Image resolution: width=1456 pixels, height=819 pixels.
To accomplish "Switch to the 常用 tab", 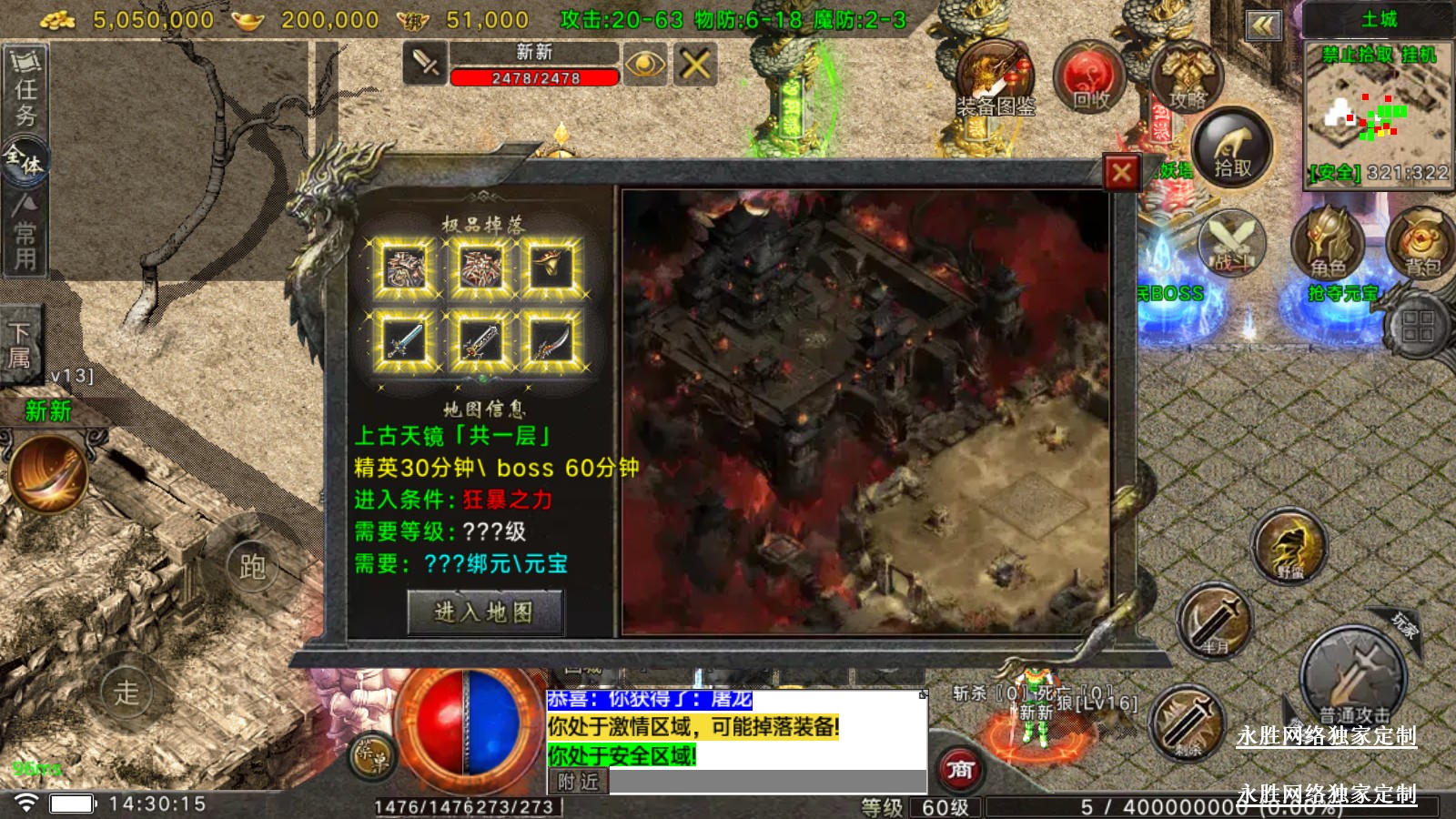I will click(25, 233).
